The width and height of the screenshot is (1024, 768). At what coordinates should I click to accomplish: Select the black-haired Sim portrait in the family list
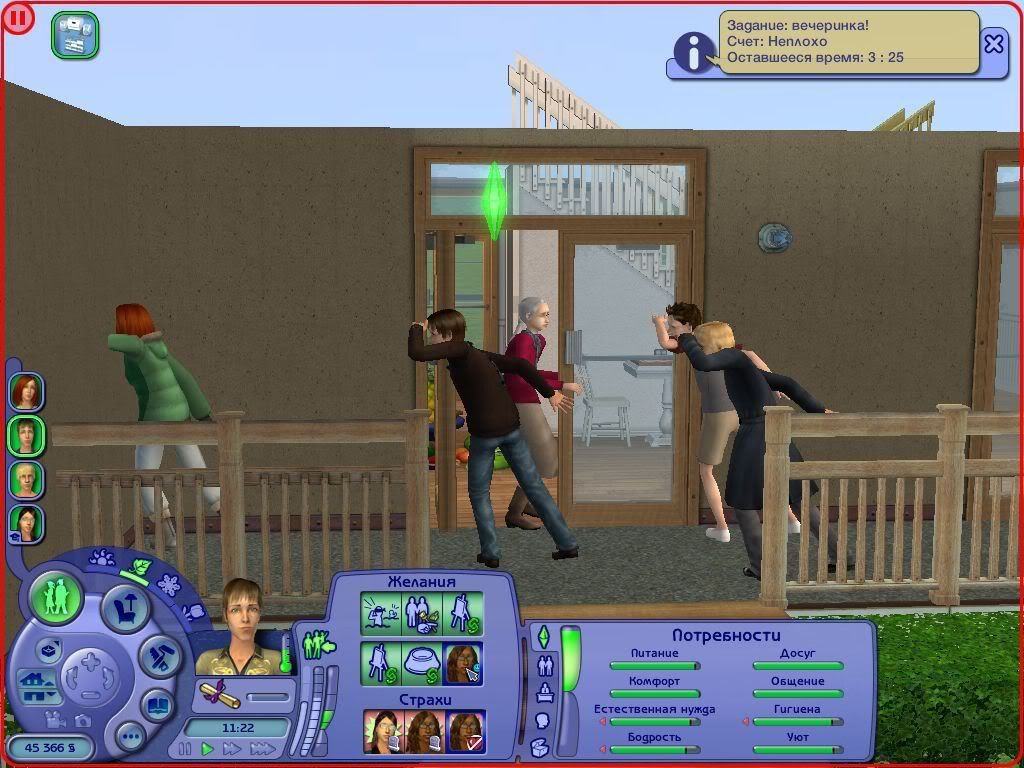[x=26, y=522]
